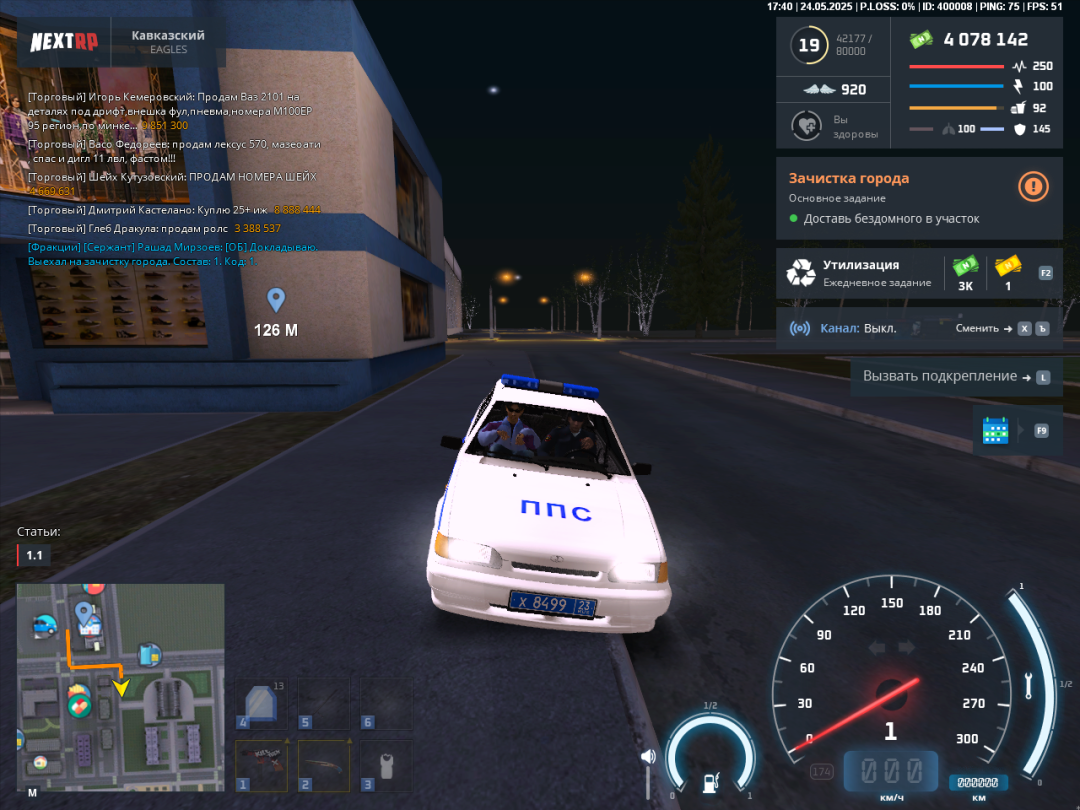Open the Зачистка города quest exclamation icon
The width and height of the screenshot is (1080, 810).
pyautogui.click(x=1033, y=186)
